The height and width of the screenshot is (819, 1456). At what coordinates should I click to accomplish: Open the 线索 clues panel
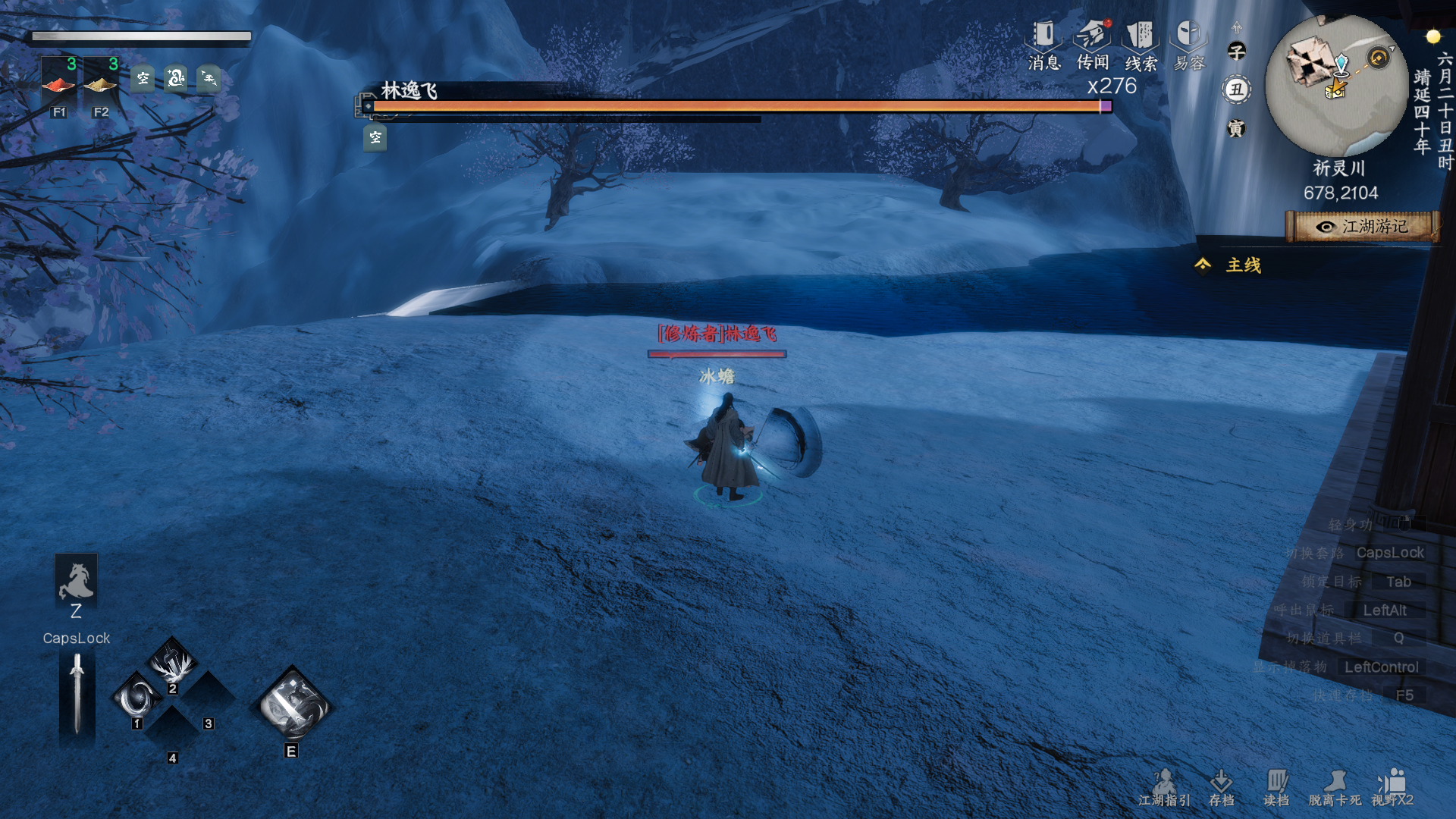point(1141,45)
